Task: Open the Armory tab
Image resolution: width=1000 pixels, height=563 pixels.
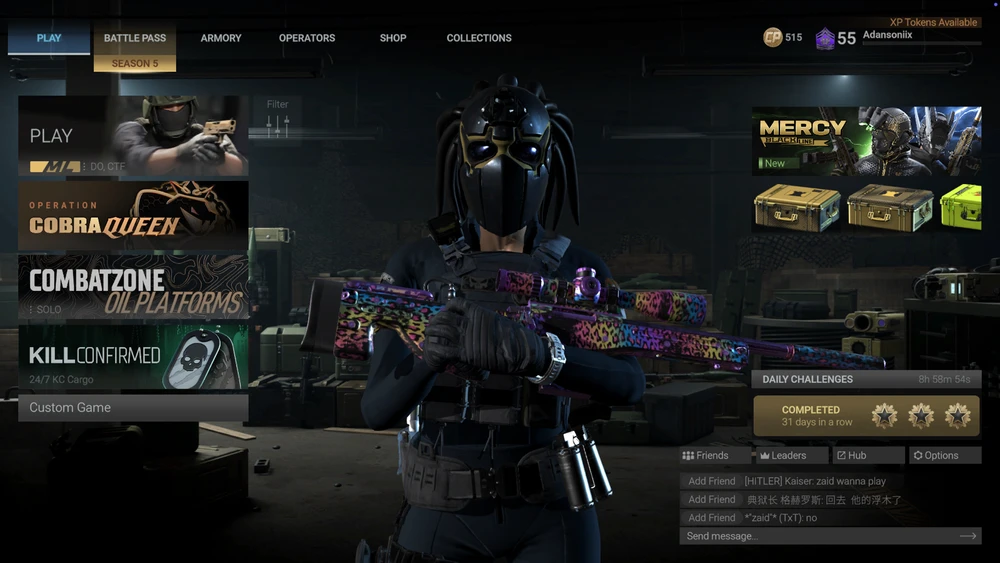Action: point(221,39)
